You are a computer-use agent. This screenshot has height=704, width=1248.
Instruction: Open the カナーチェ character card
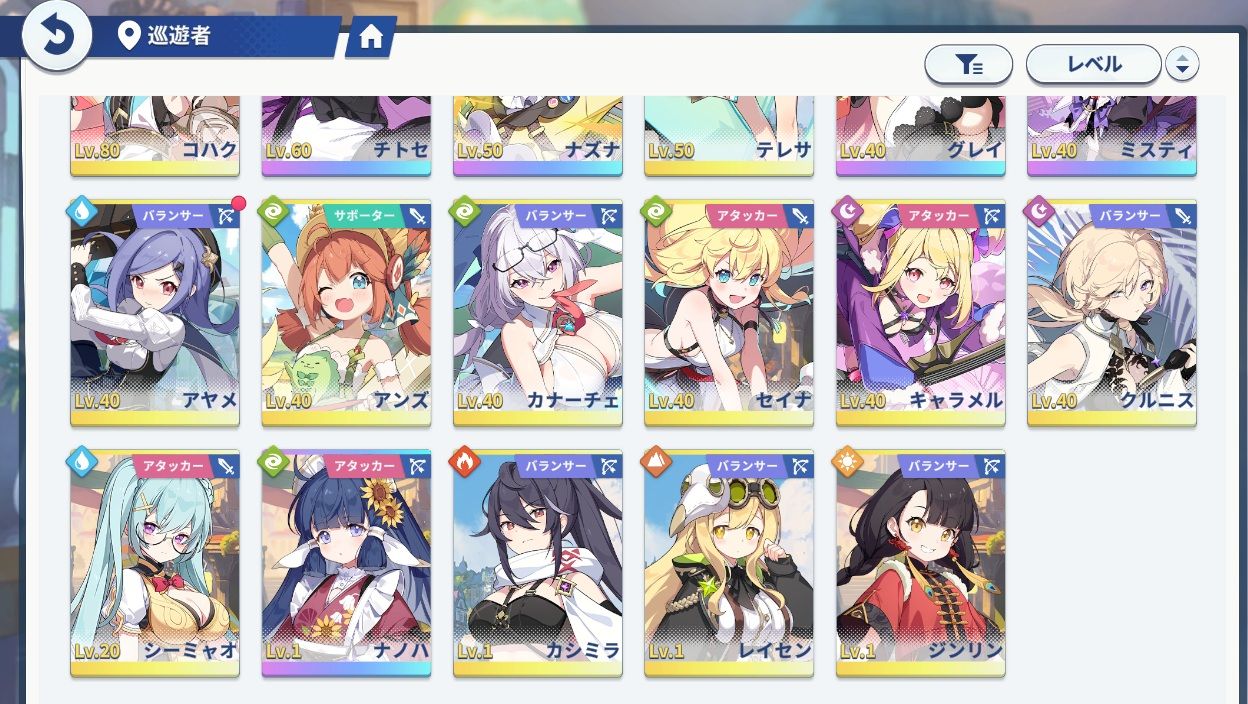click(x=537, y=312)
